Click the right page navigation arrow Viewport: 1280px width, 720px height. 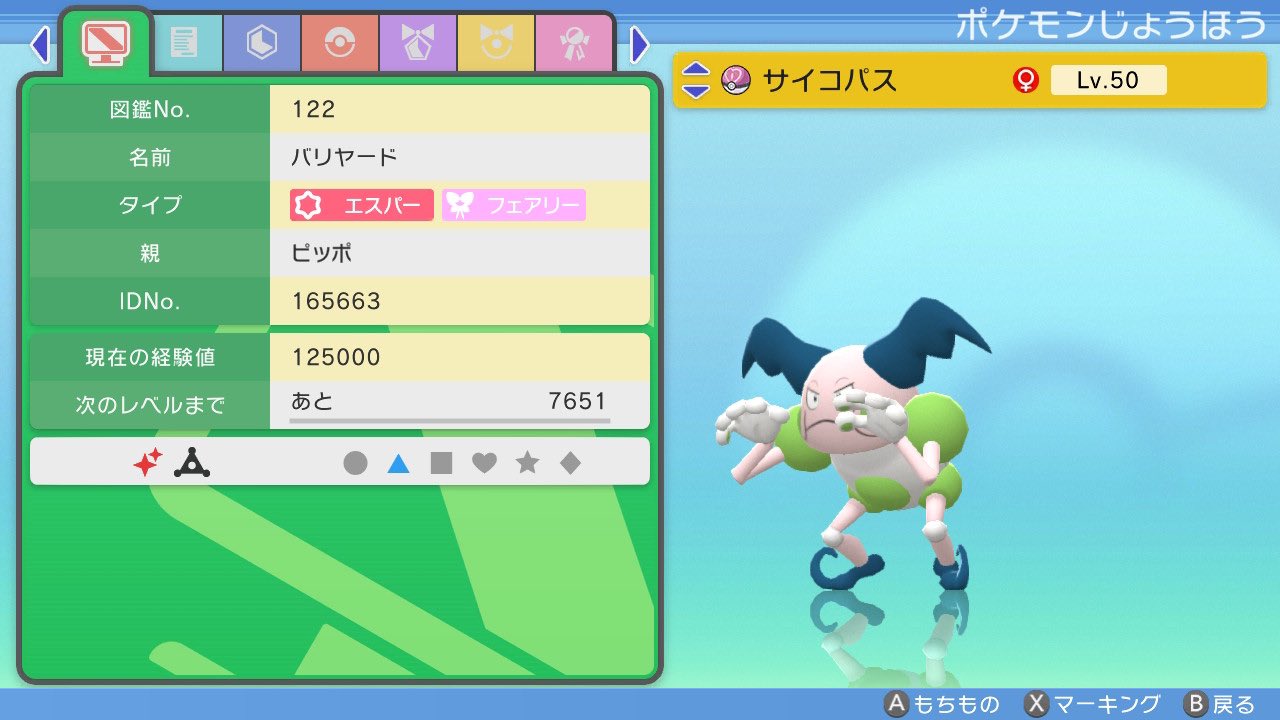(638, 44)
